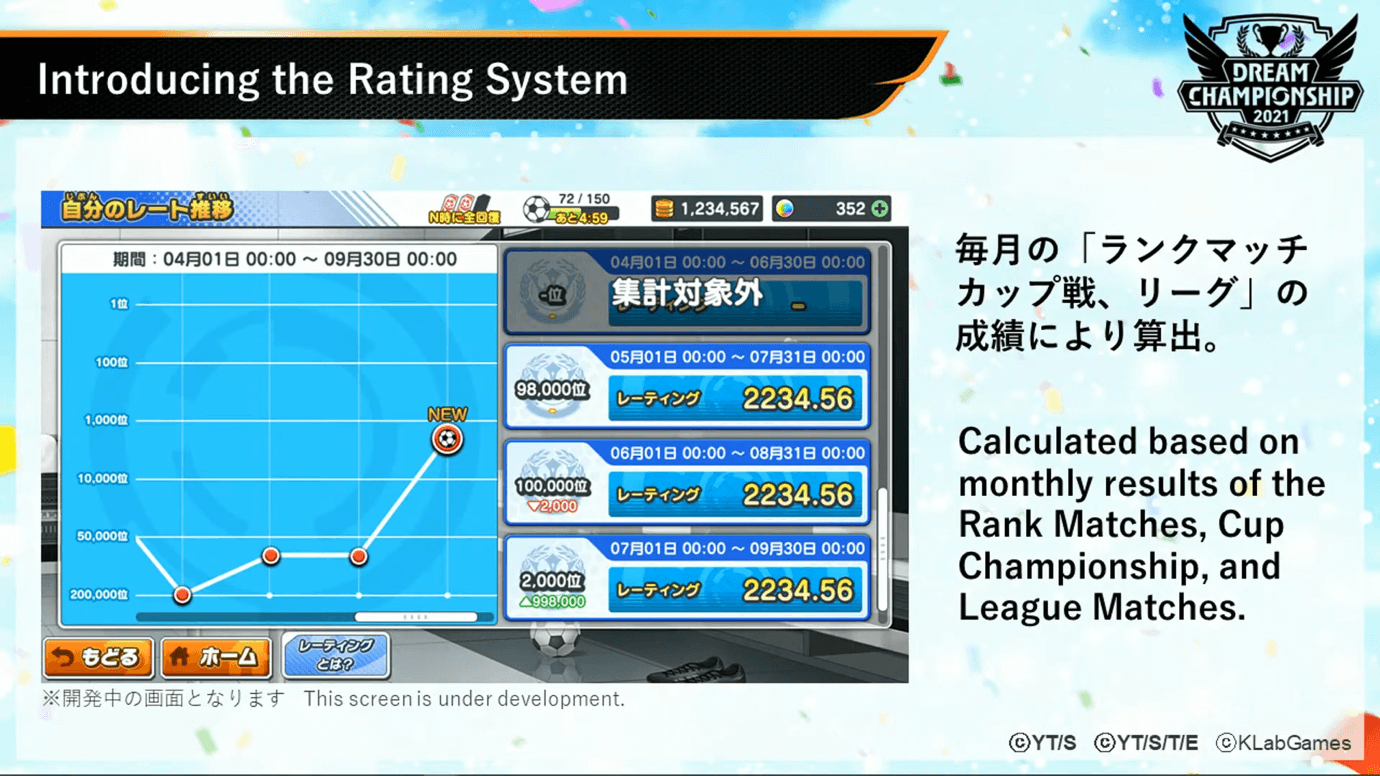Select the 98,000位 rating period row
The width and height of the screenshot is (1380, 776).
click(x=687, y=388)
